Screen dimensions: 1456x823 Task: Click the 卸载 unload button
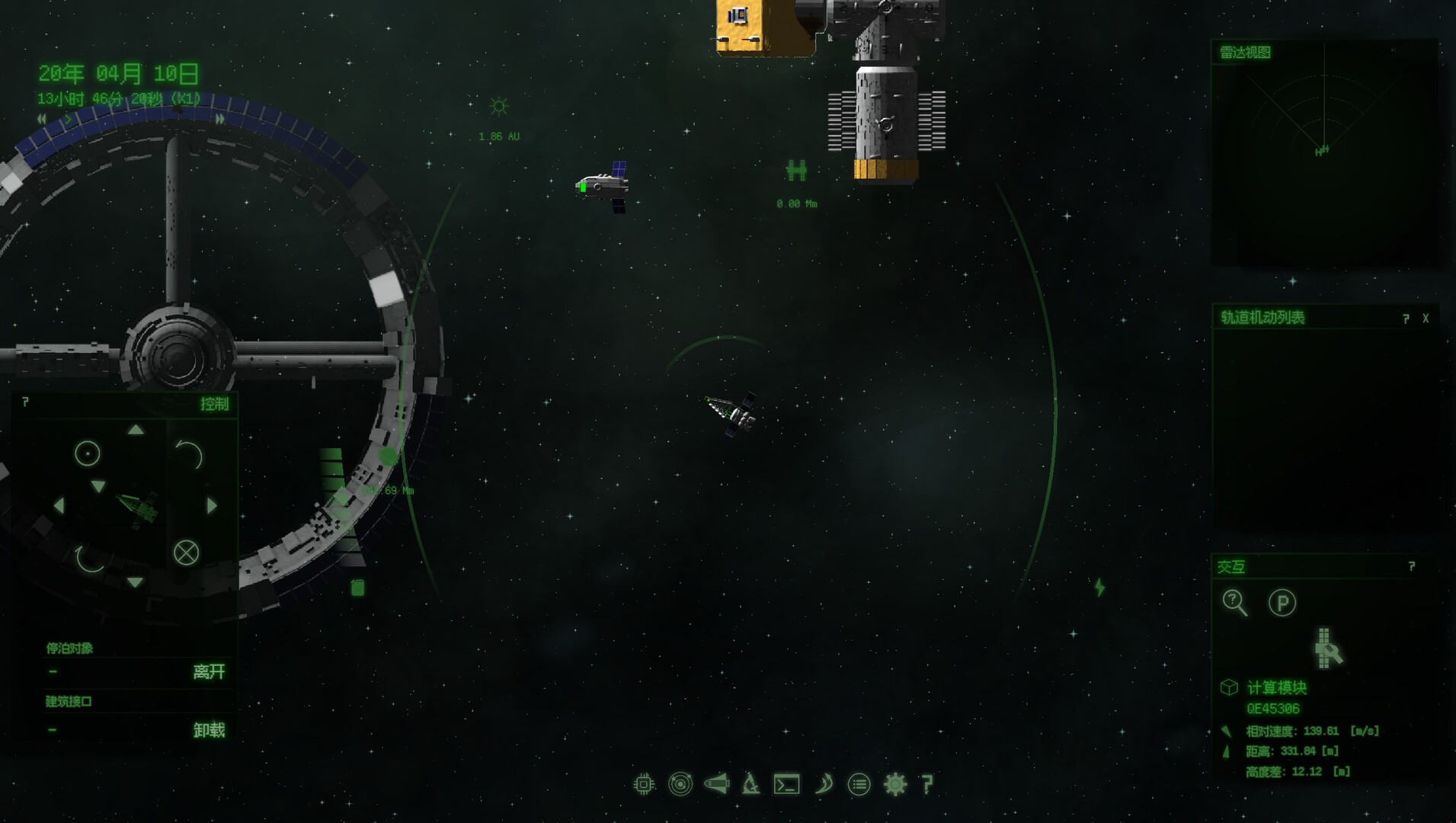[x=209, y=730]
